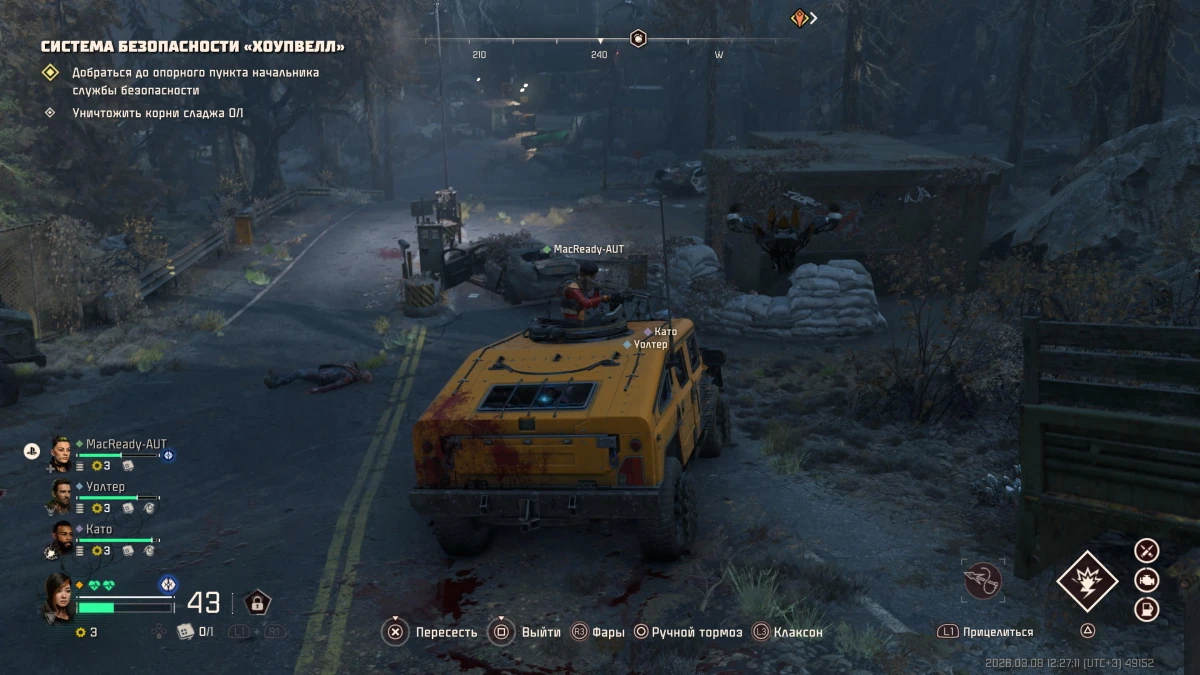Click the fuel pump icon

click(1146, 609)
